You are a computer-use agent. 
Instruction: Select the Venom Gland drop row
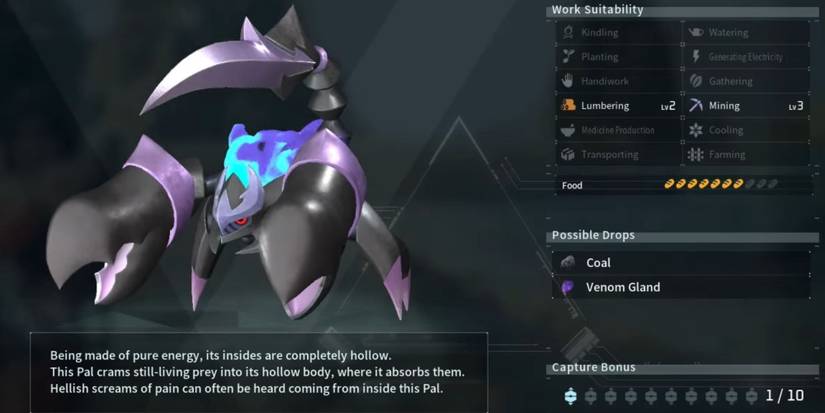point(680,288)
